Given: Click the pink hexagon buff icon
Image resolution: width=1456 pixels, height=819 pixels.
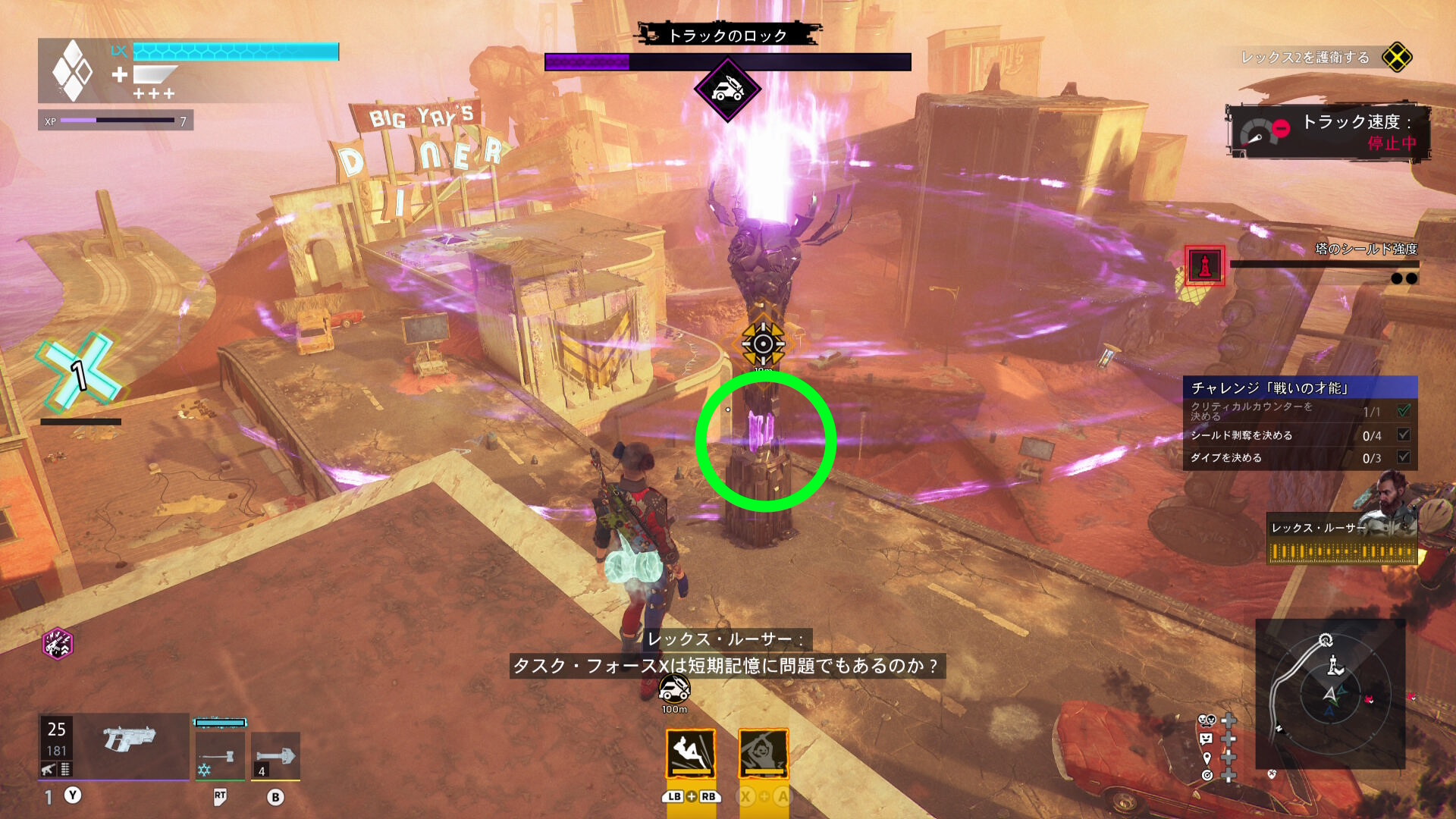Looking at the screenshot, I should tap(58, 644).
